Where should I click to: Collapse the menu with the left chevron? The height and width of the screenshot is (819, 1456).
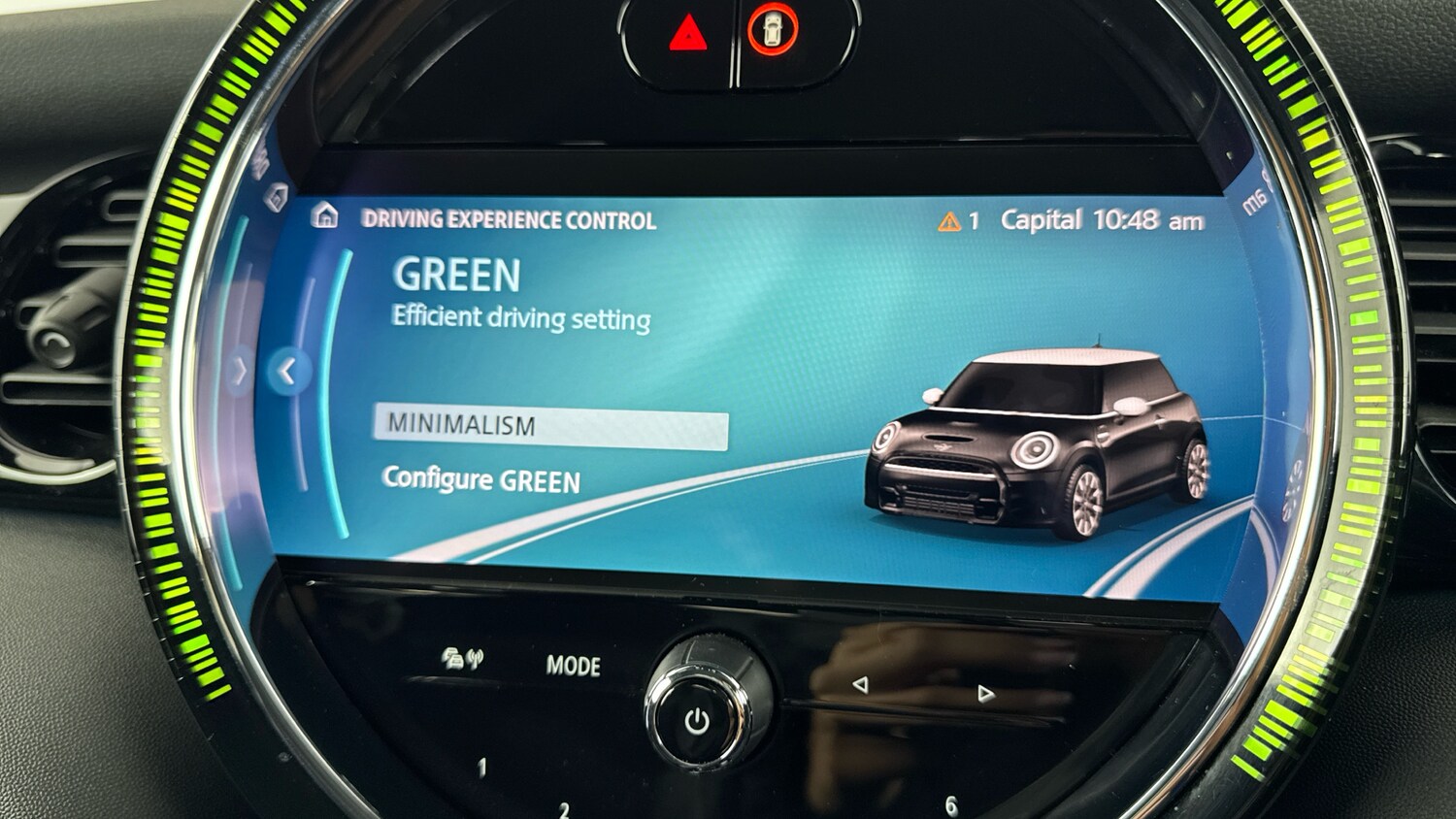click(288, 371)
